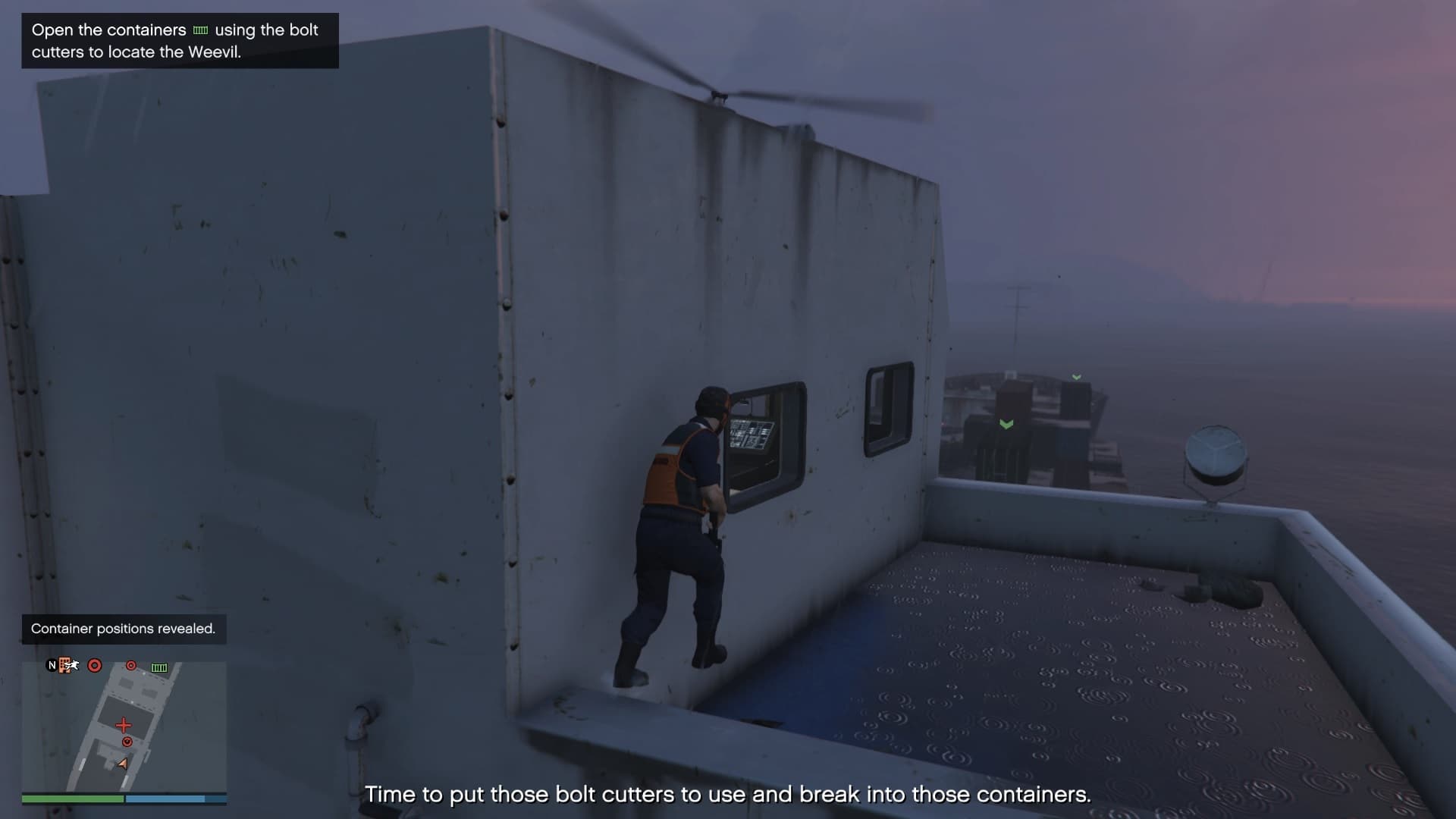Click the 'Container positions revealed' notification

(x=124, y=629)
